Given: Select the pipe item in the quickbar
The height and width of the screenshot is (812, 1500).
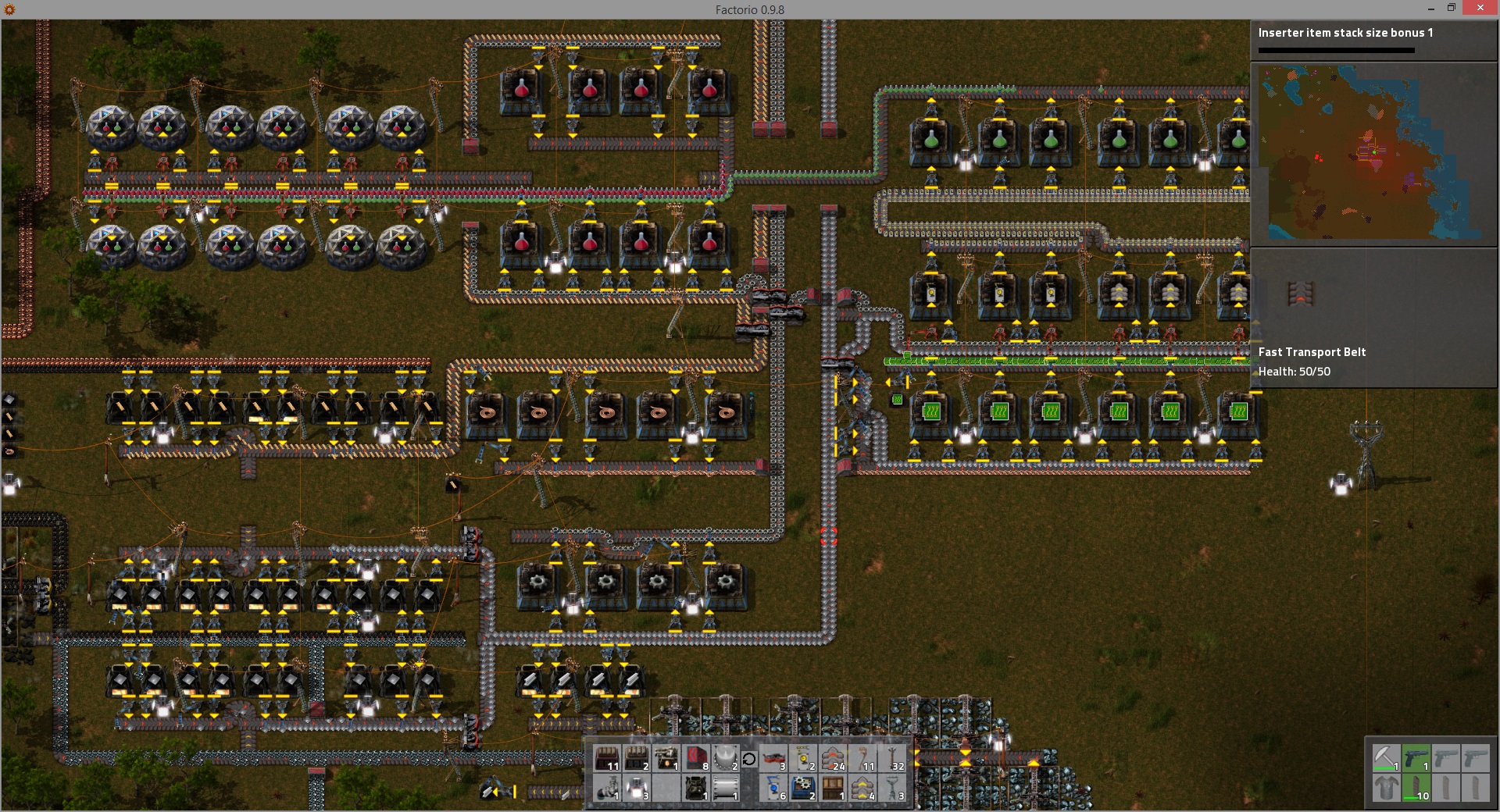Looking at the screenshot, I should point(606,788).
